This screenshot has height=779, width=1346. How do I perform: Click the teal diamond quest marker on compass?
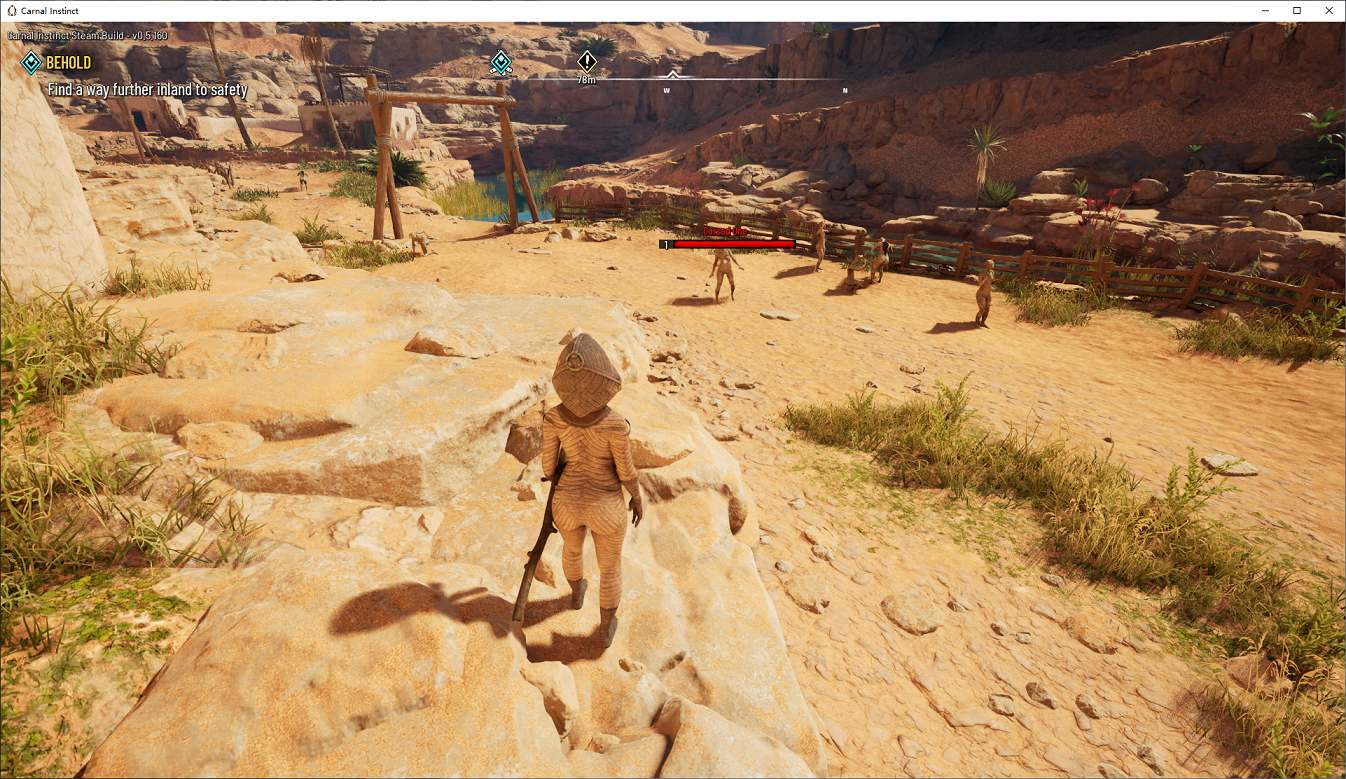tap(501, 63)
